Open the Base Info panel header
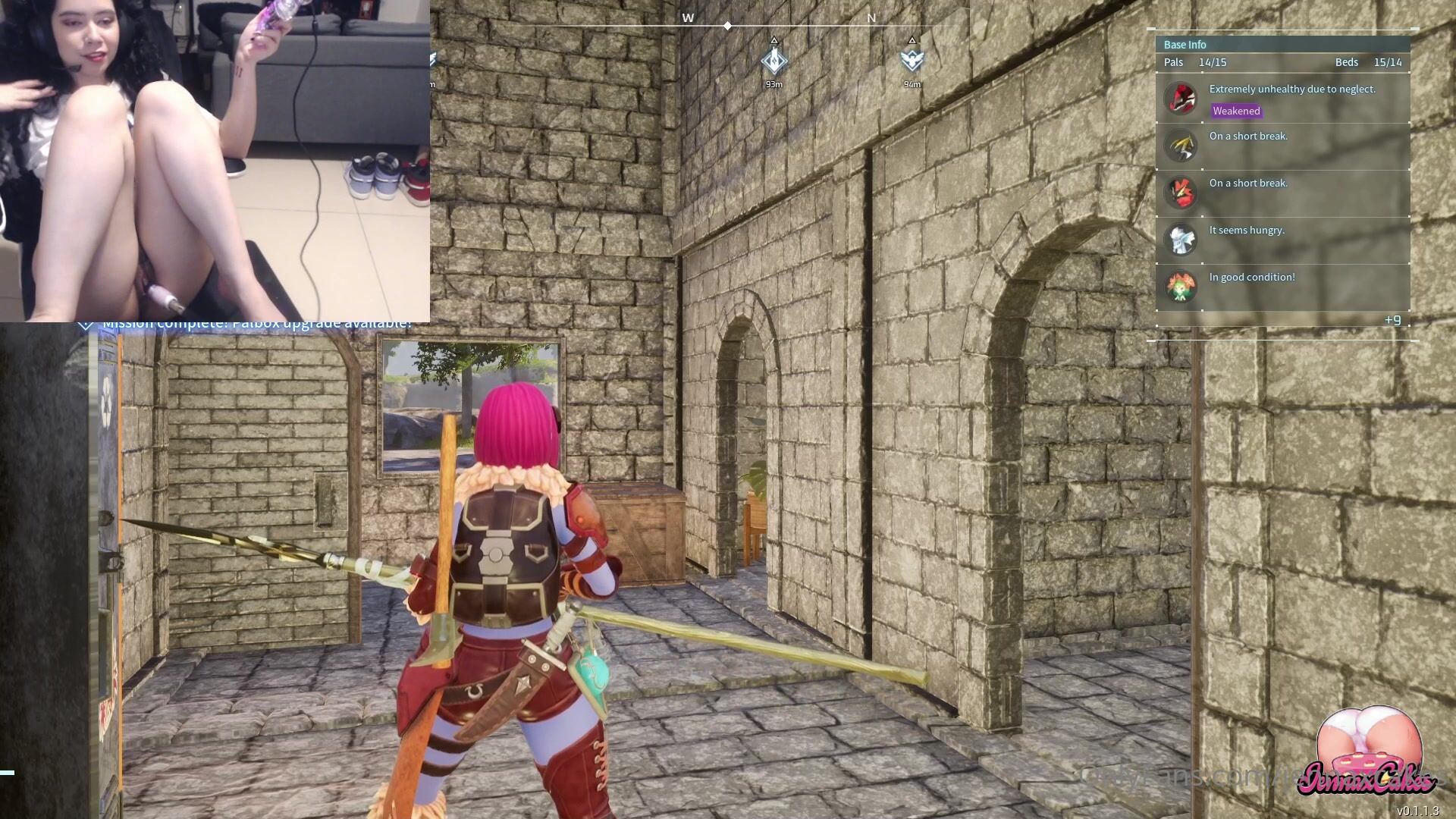 [1185, 45]
